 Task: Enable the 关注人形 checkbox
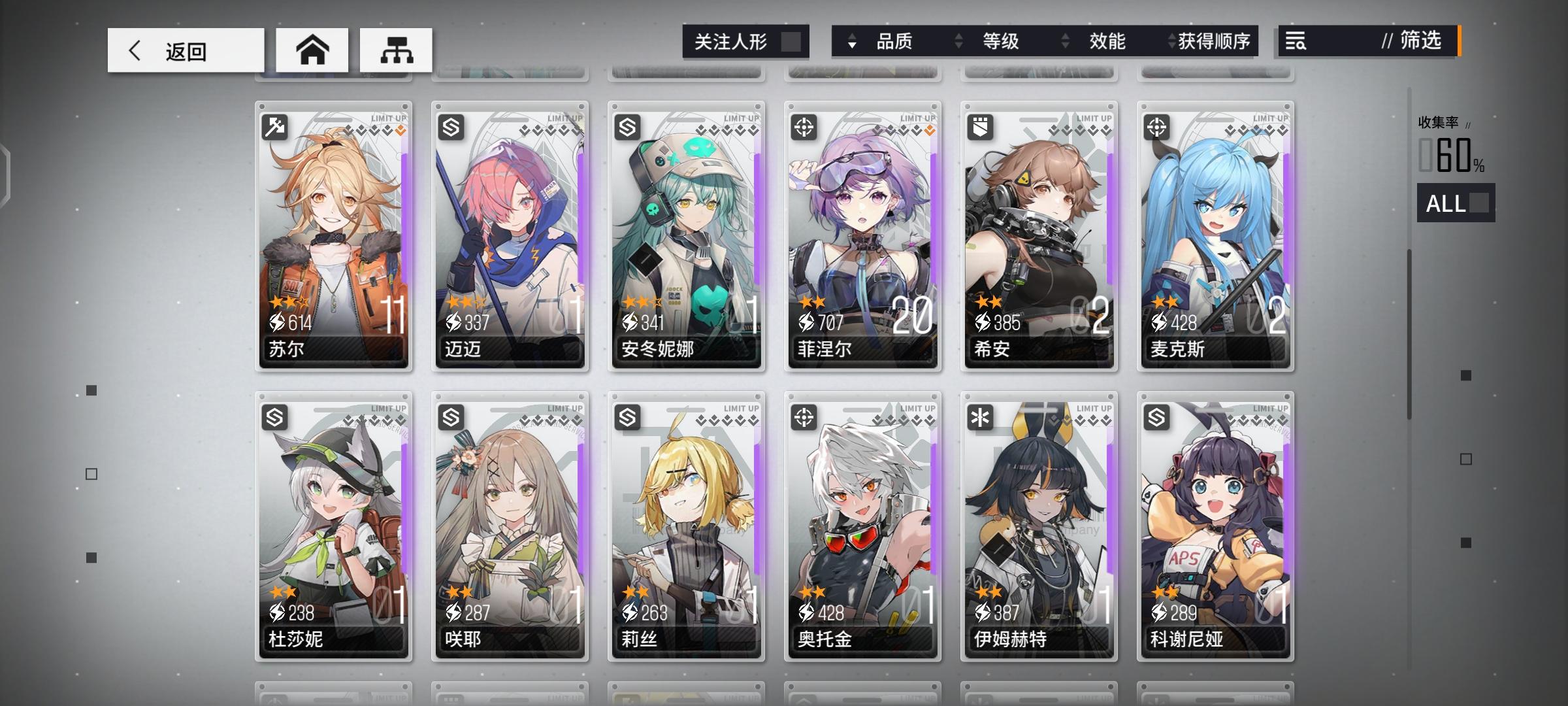(792, 41)
